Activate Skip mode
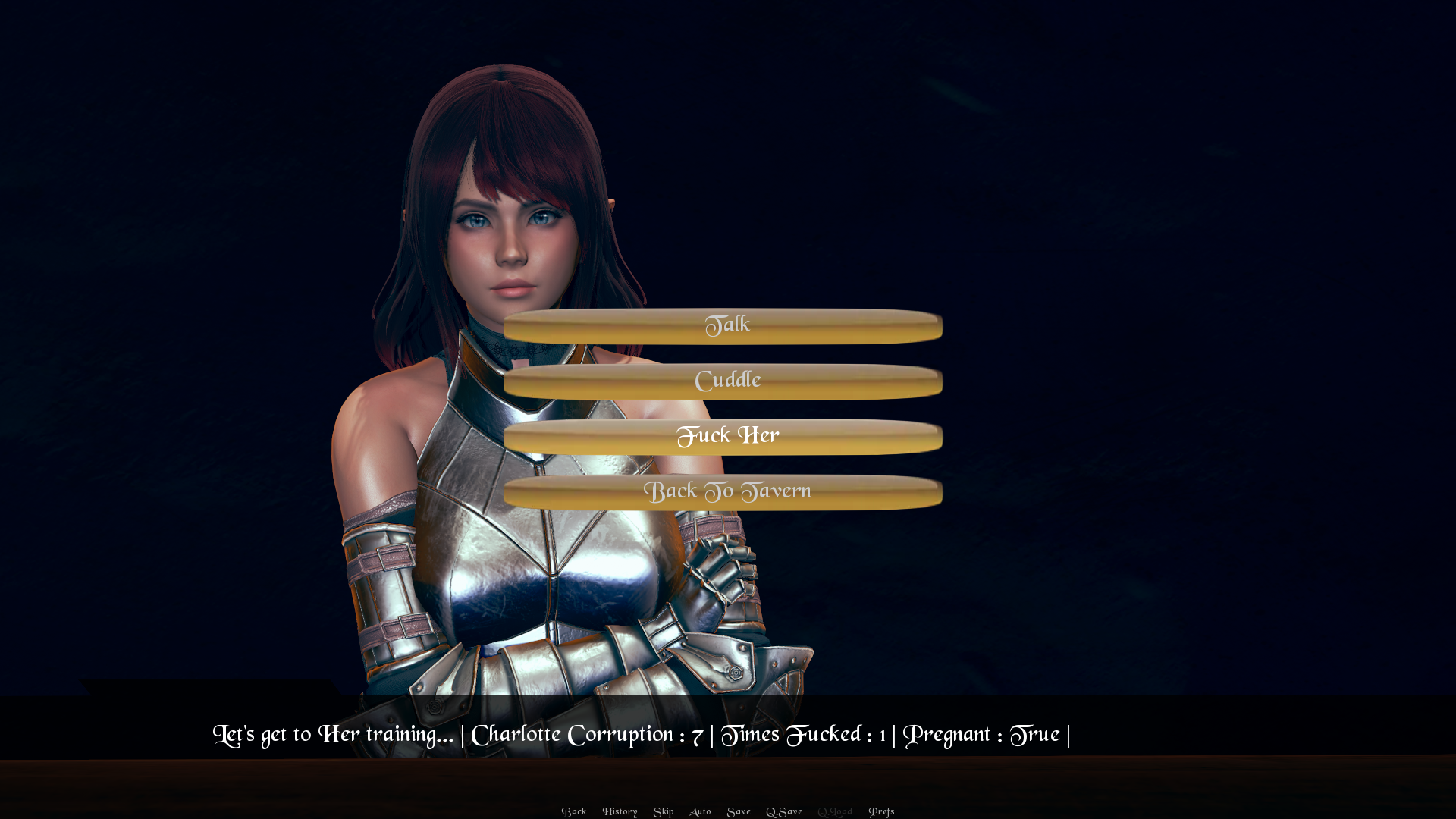Viewport: 1456px width, 819px height. 664,811
